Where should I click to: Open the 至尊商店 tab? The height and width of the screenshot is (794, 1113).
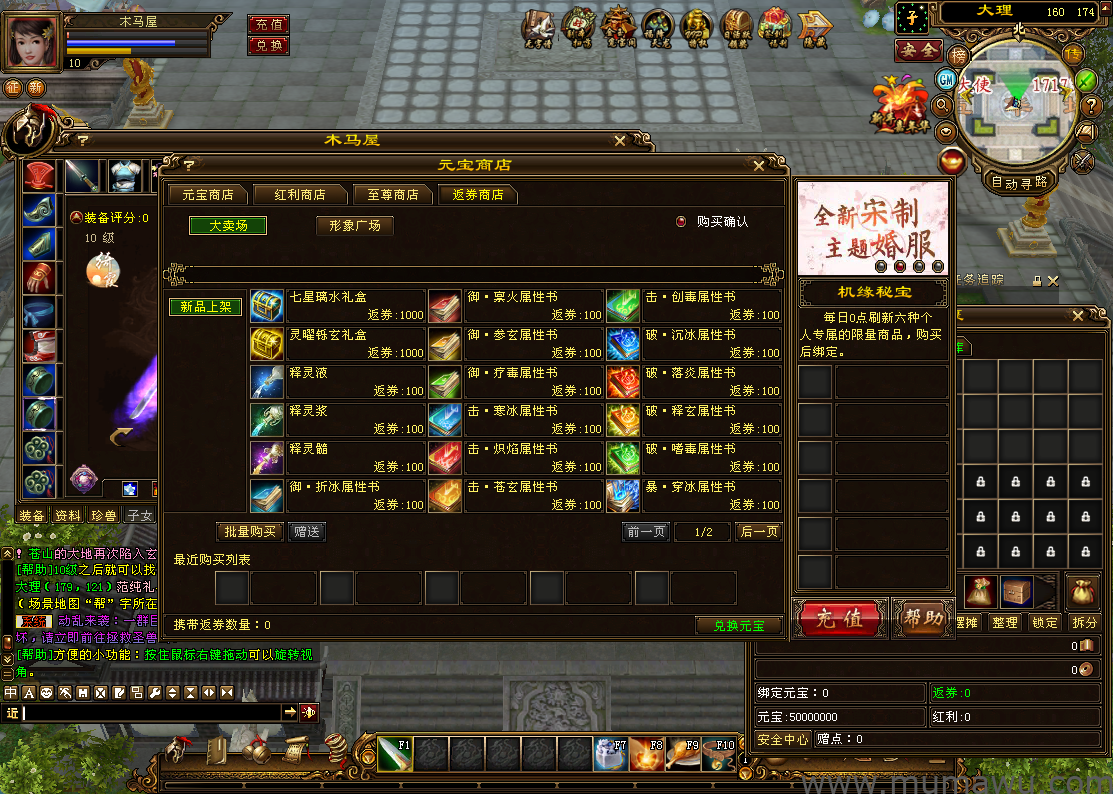(x=392, y=195)
